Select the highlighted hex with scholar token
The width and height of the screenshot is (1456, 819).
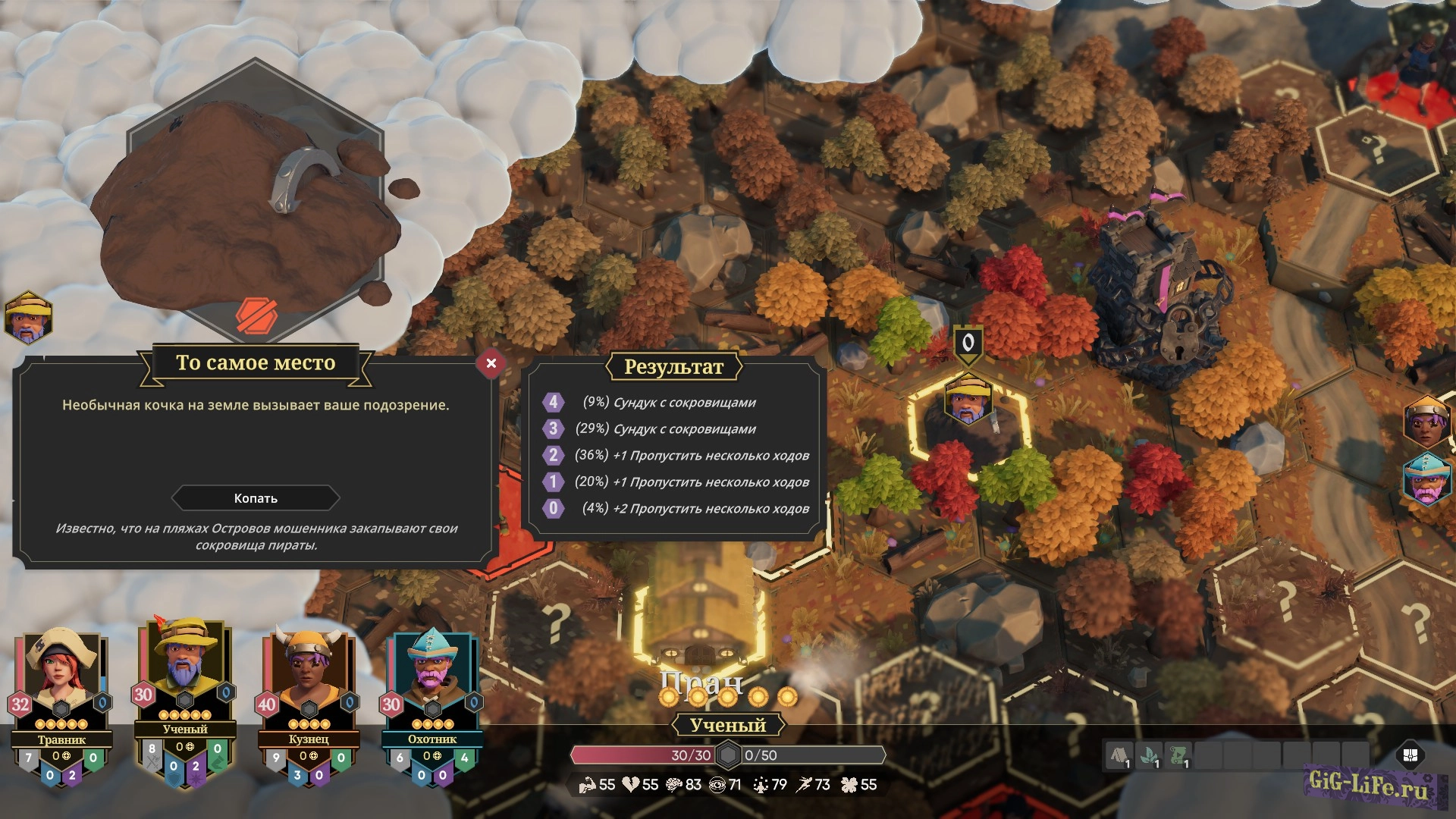pyautogui.click(x=968, y=425)
